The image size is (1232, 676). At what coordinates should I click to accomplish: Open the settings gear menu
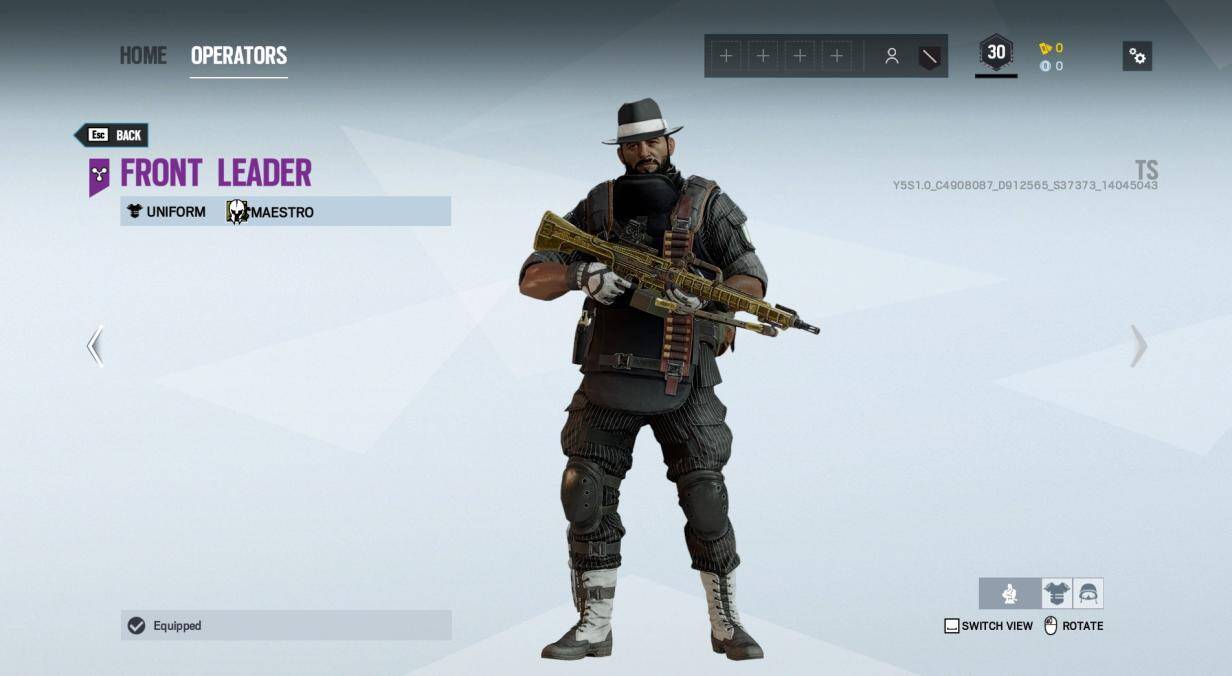pyautogui.click(x=1137, y=56)
